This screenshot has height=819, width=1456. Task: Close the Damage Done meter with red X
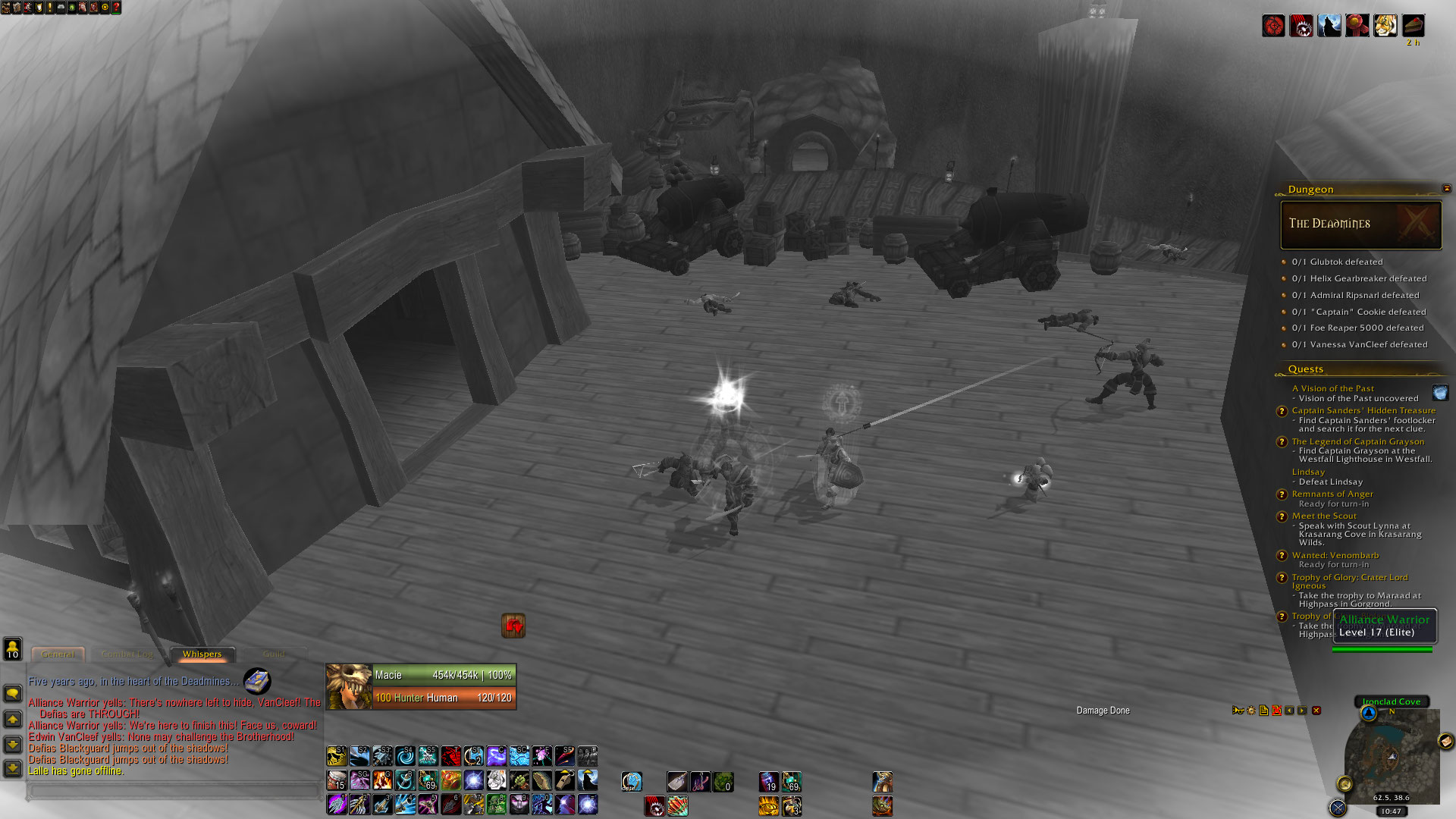point(1316,711)
